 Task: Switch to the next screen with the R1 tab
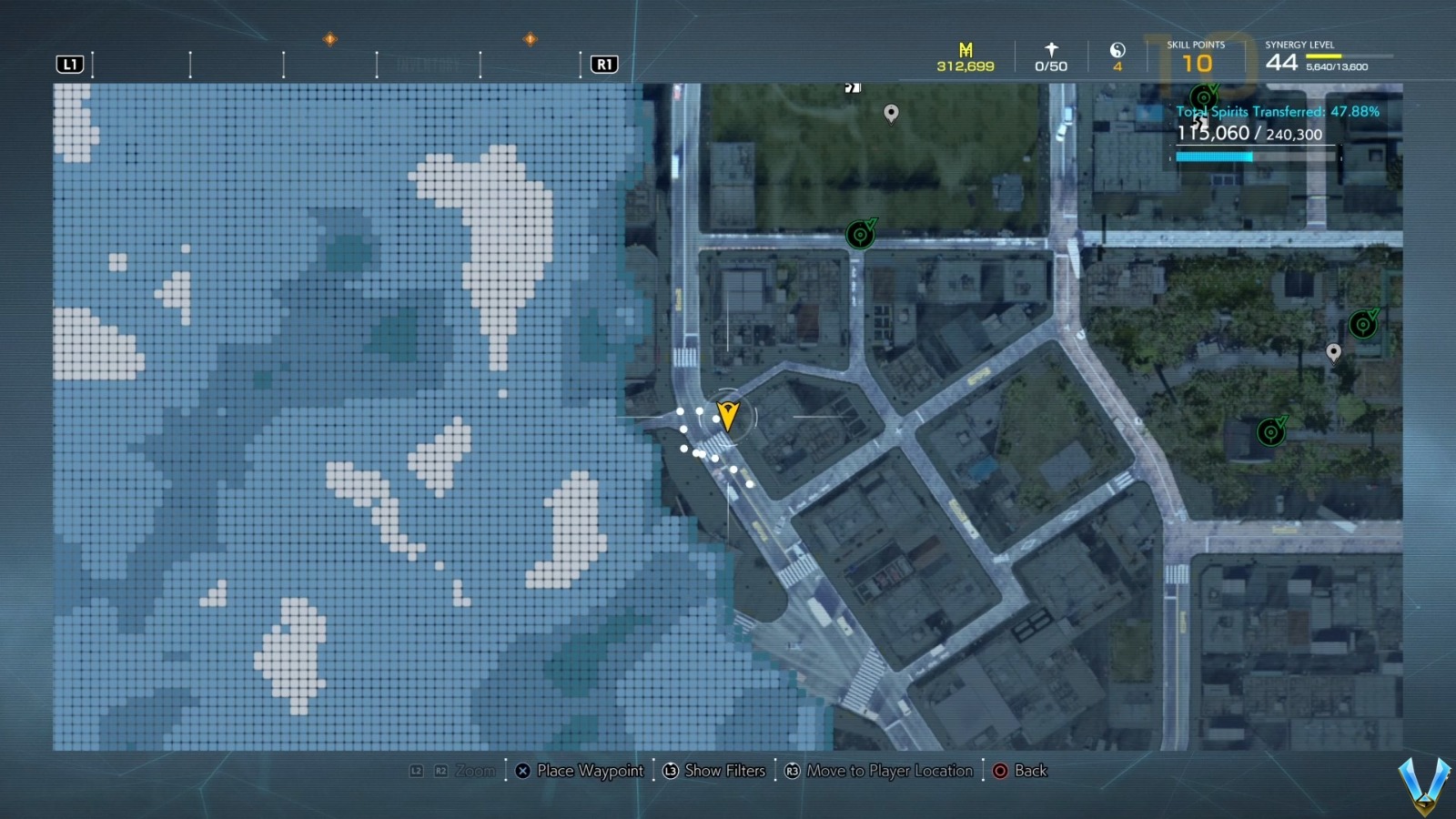pyautogui.click(x=603, y=64)
